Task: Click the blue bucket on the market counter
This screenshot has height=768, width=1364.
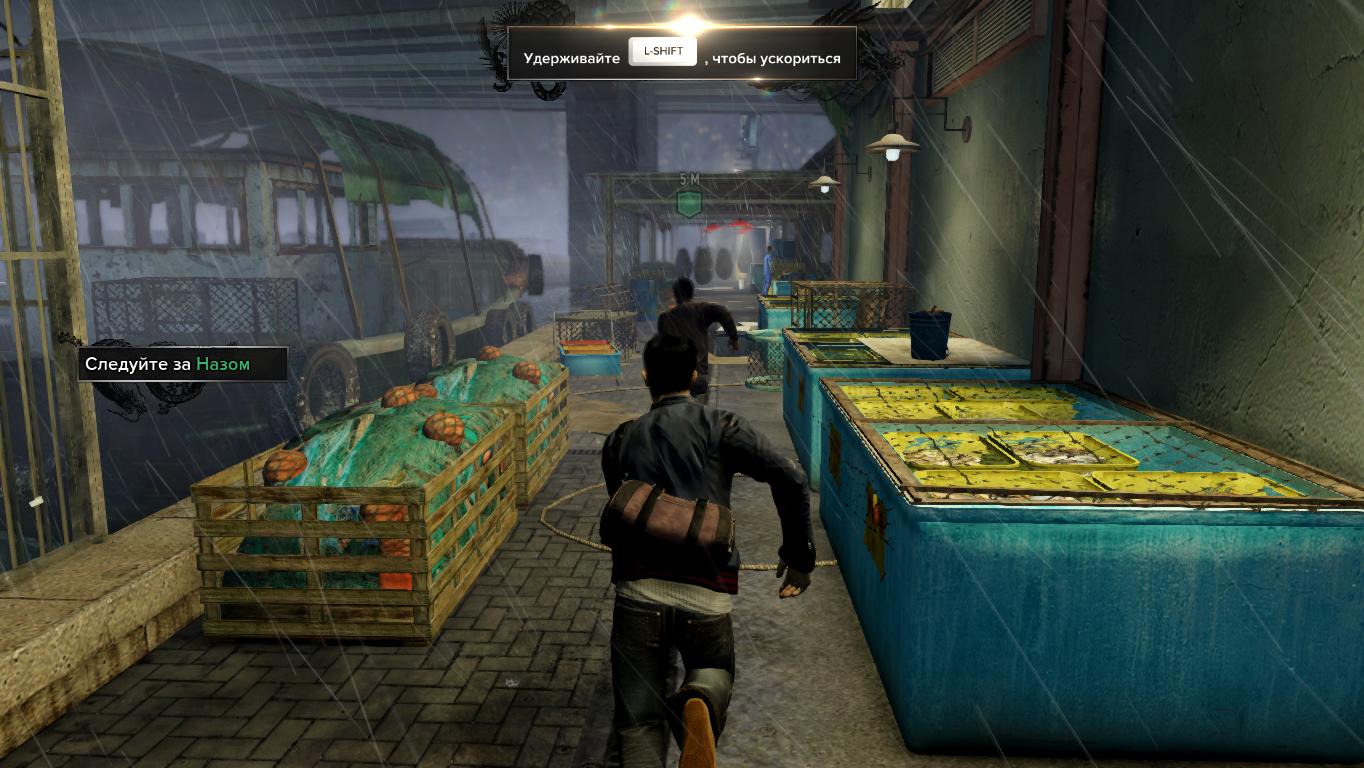Action: [x=930, y=335]
